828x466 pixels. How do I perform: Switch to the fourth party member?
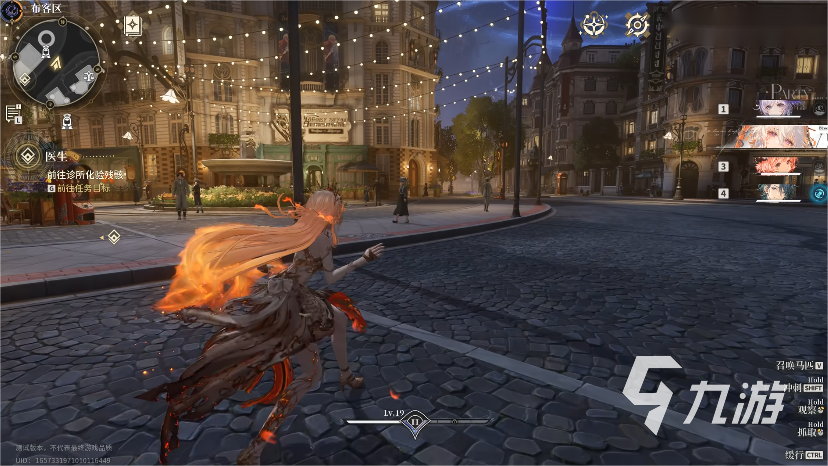780,191
